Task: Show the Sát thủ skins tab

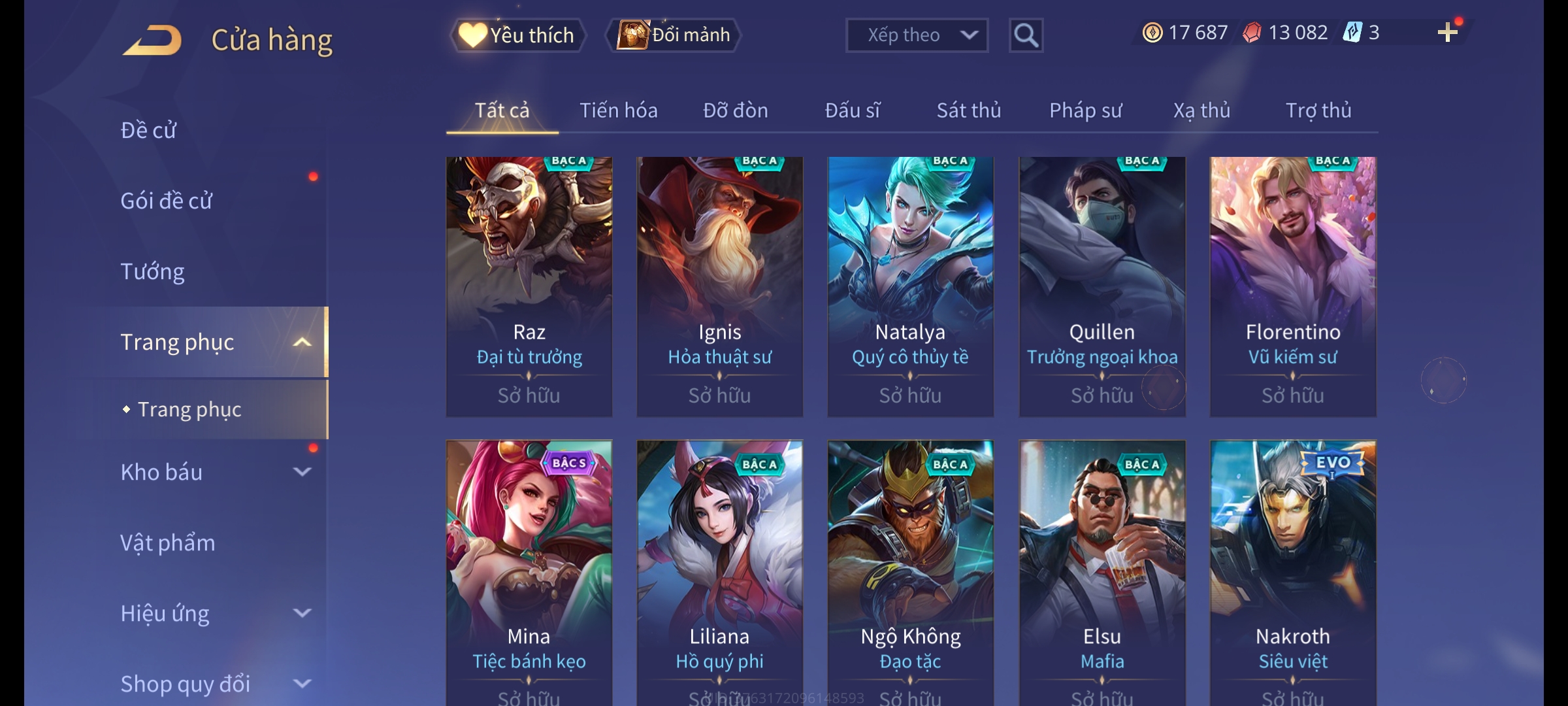Action: click(968, 110)
